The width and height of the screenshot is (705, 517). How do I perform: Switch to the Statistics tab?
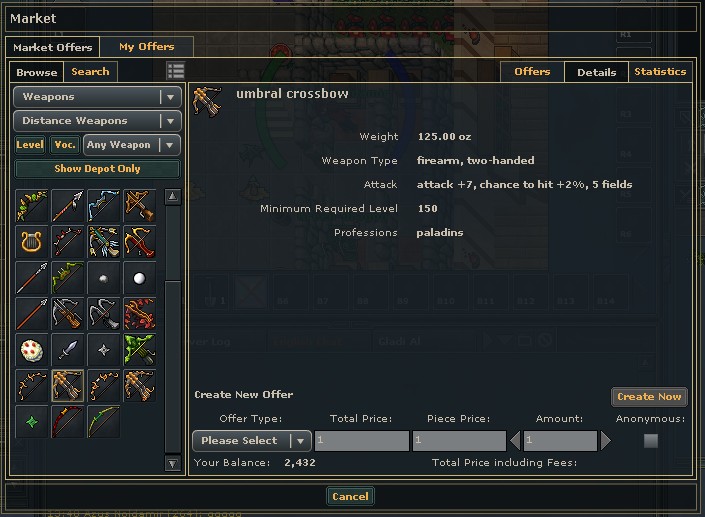point(660,72)
